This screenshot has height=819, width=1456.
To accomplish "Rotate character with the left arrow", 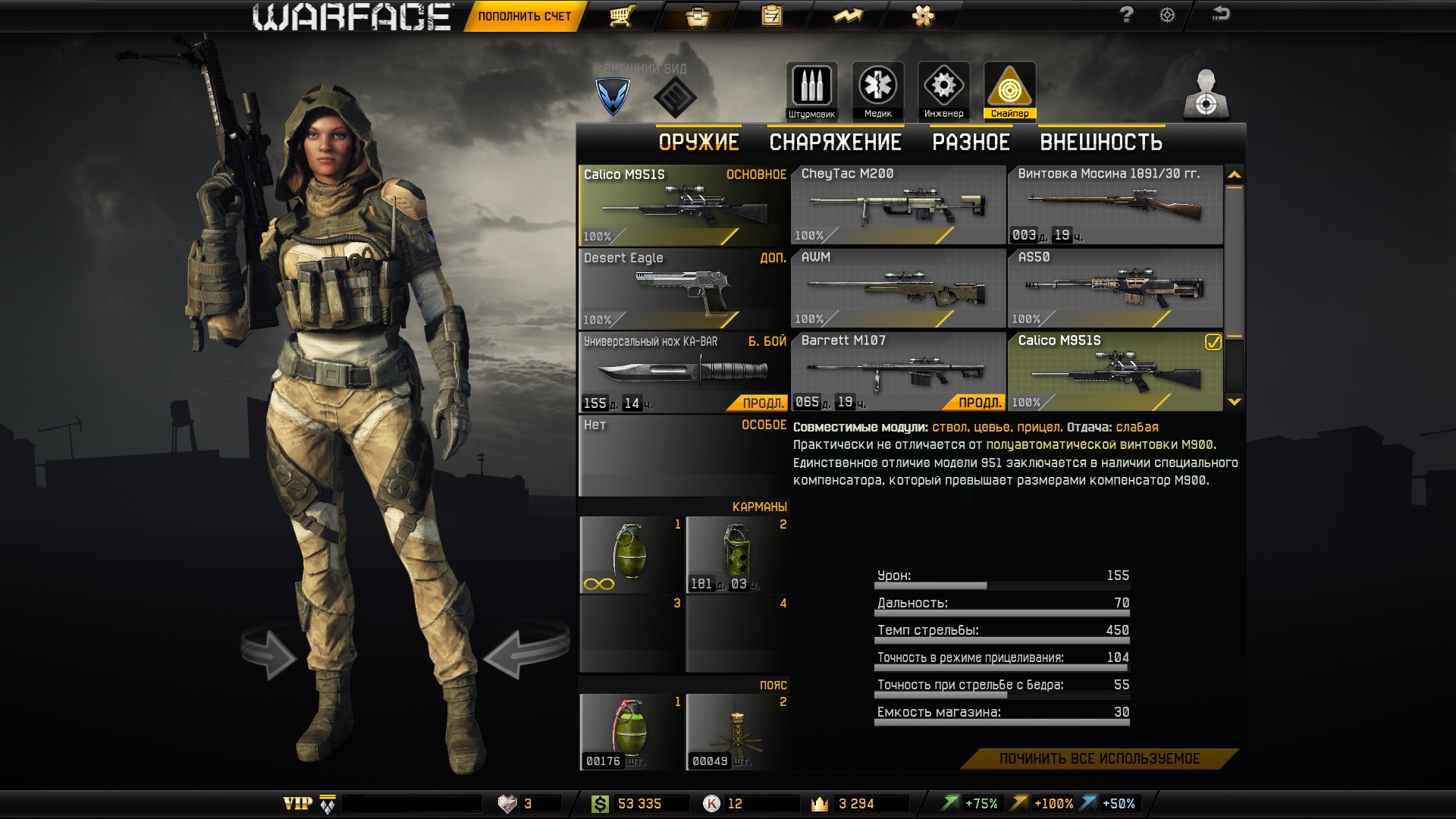I will pyautogui.click(x=269, y=654).
